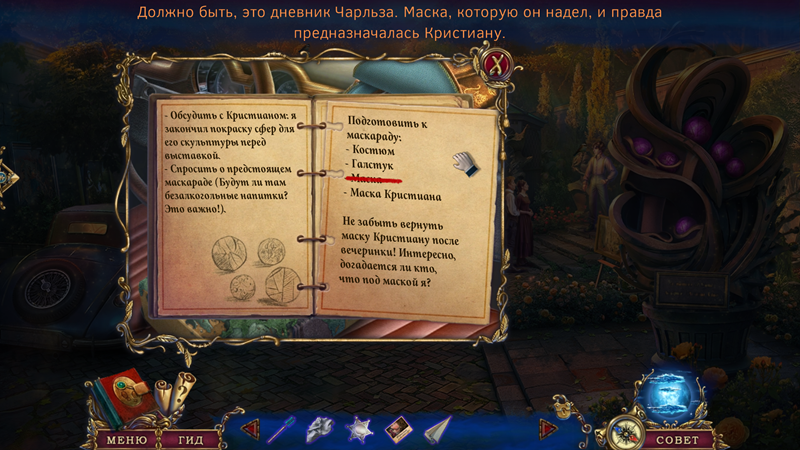Select the blue wand inventory item
The width and height of the screenshot is (800, 450).
tap(282, 430)
